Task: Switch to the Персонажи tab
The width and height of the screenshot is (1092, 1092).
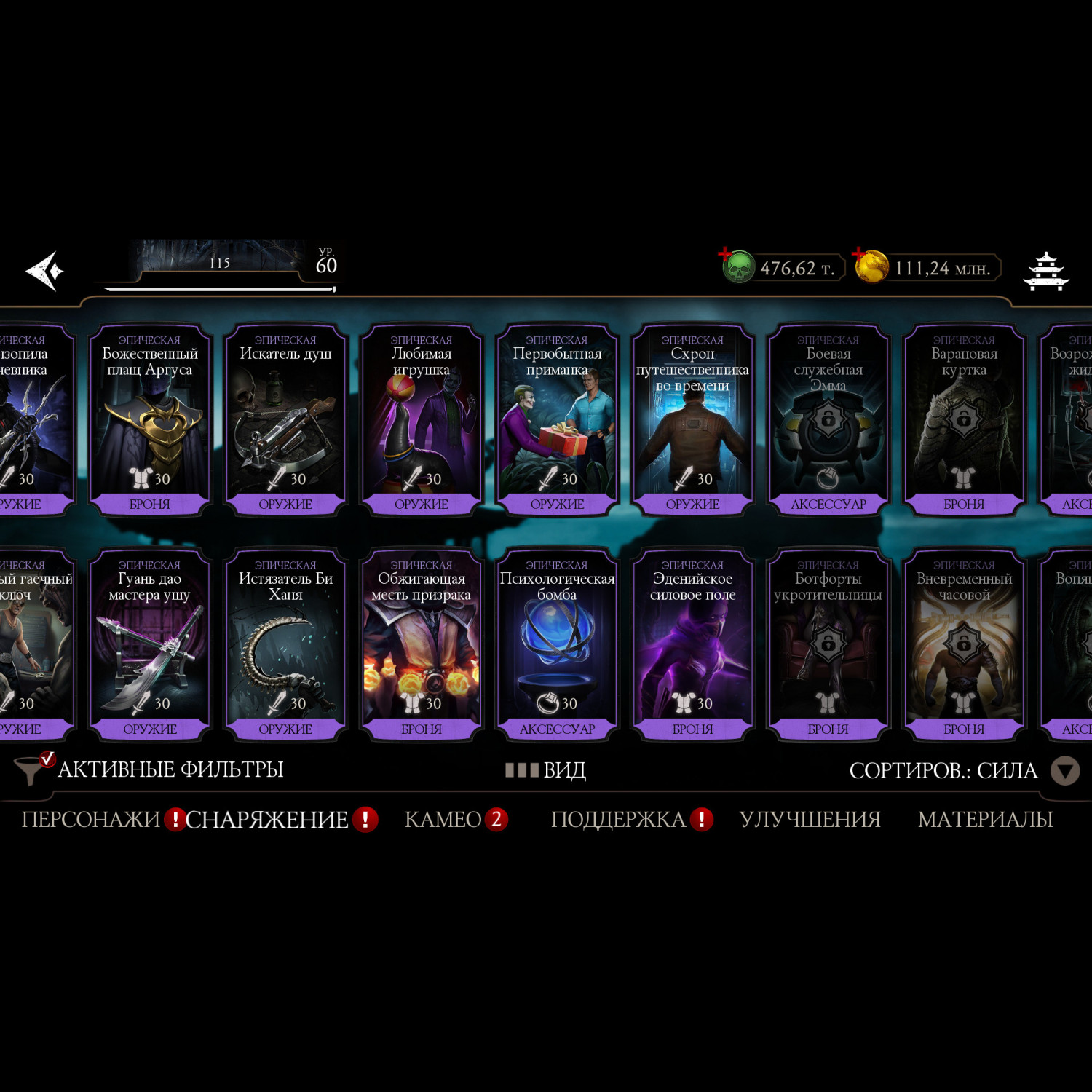Action: 91,820
